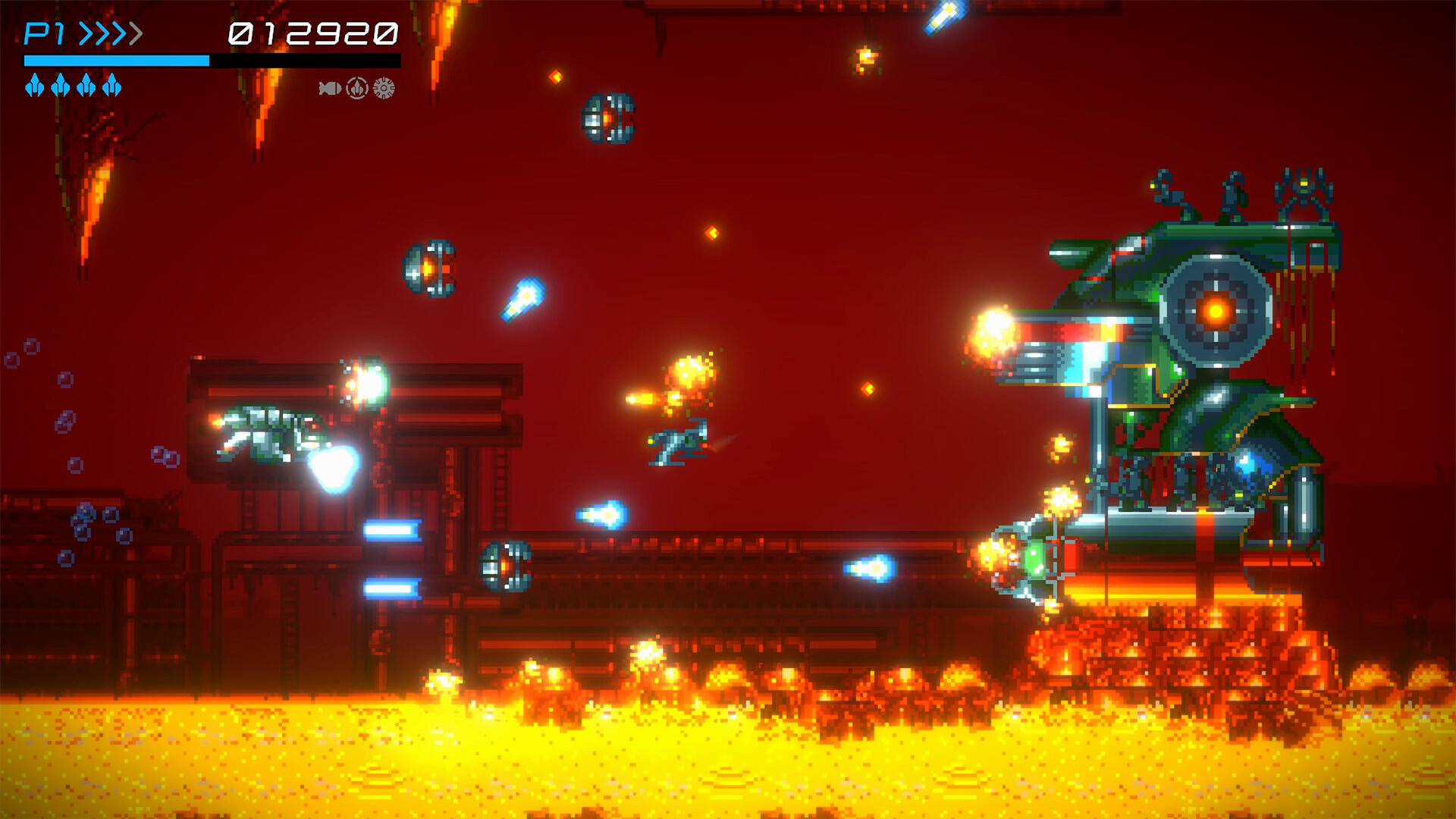
Task: Click the circular shield upgrade icon
Action: click(356, 88)
